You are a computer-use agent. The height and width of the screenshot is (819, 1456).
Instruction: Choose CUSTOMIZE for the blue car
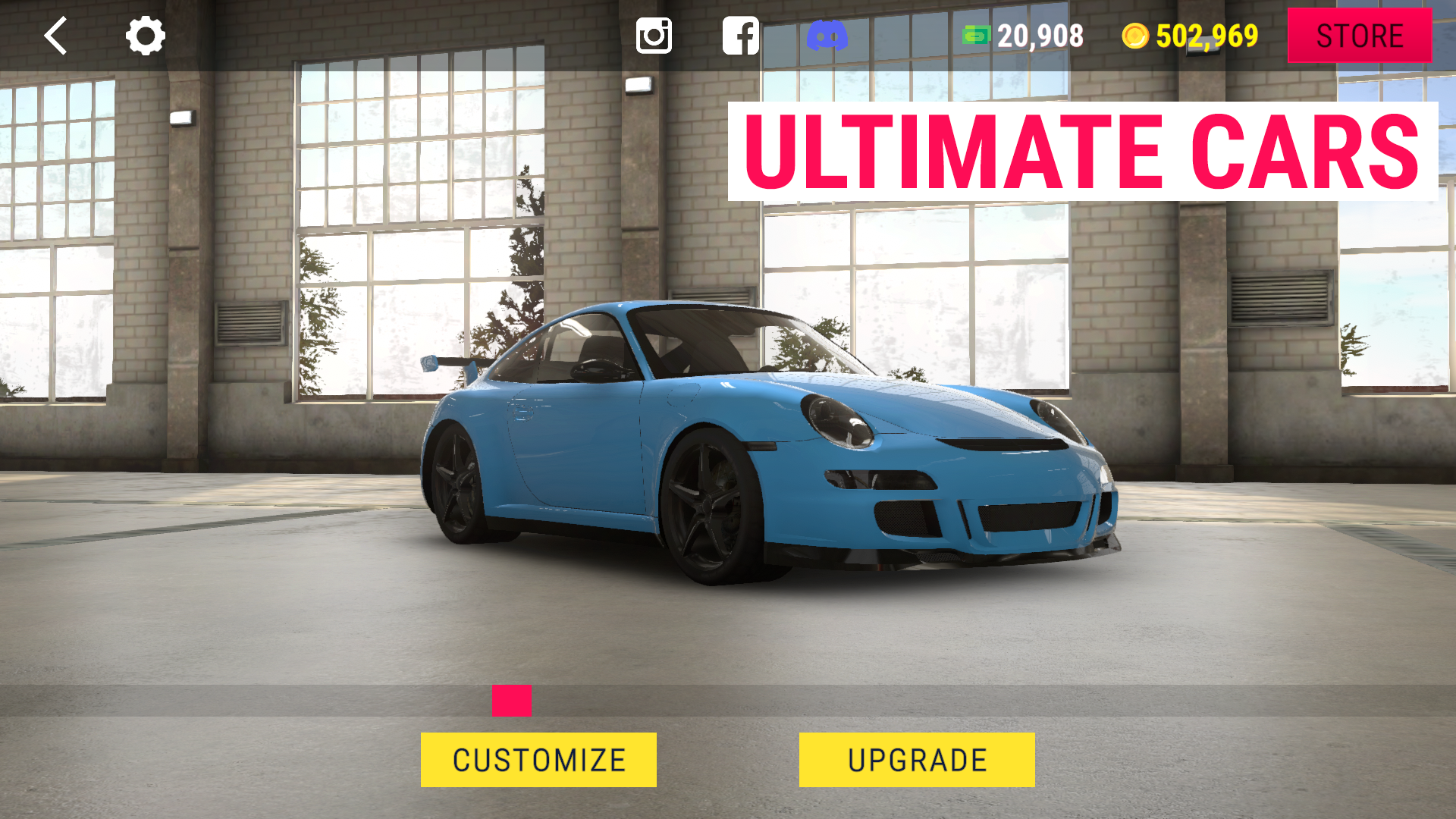pos(538,760)
